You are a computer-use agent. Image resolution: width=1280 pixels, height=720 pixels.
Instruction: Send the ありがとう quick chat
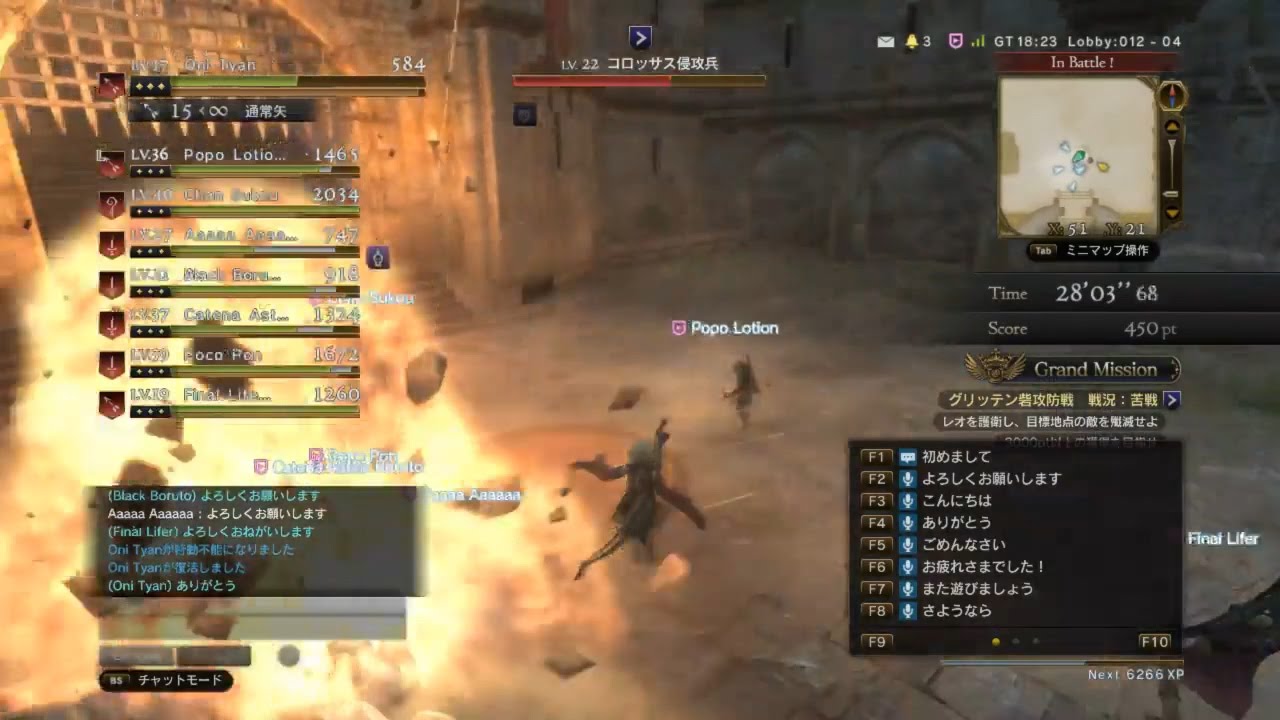[x=957, y=523]
